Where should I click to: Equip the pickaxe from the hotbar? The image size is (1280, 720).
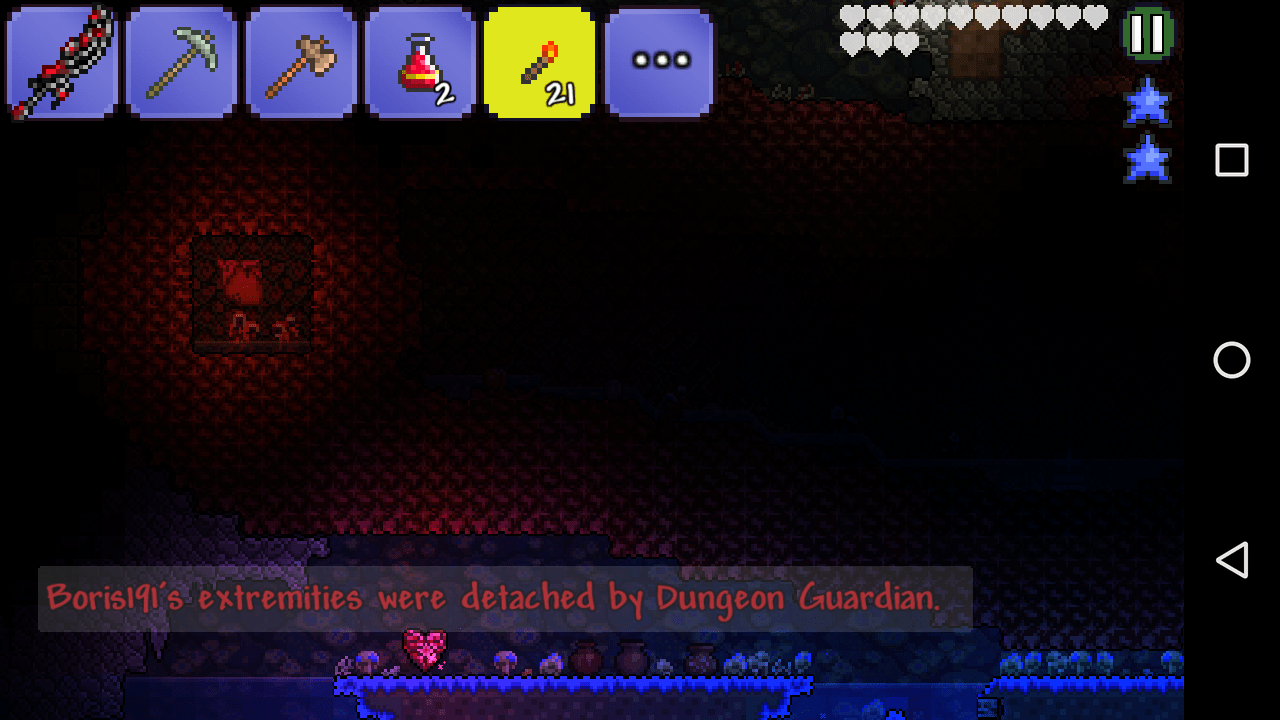click(x=181, y=62)
